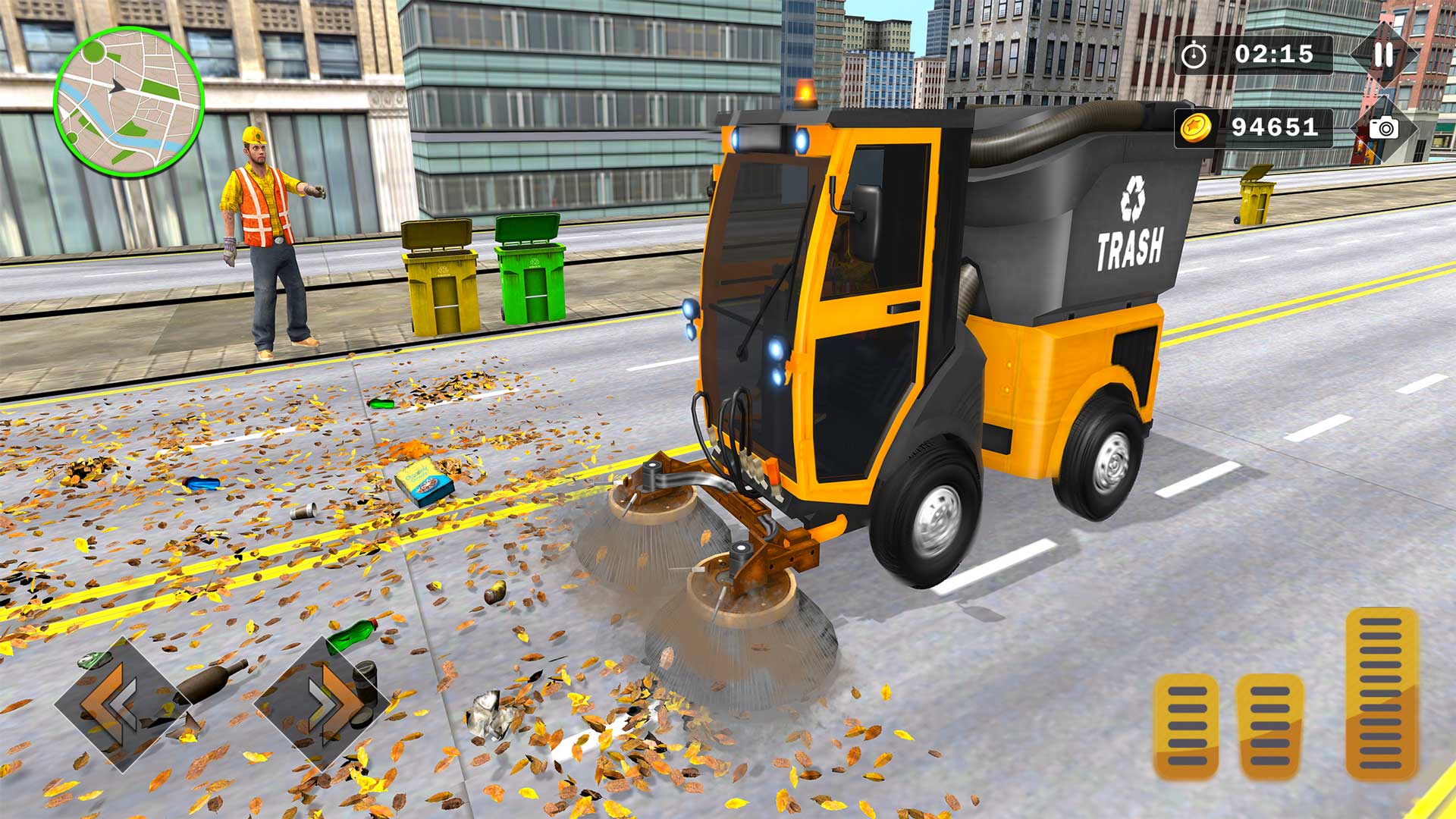Tap the coin balance reading 94651
Screen dimensions: 1456x819
click(x=1276, y=128)
